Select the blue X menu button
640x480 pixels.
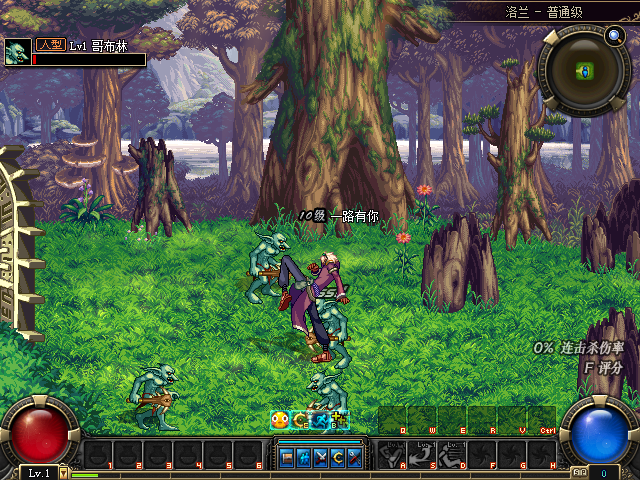click(321, 457)
